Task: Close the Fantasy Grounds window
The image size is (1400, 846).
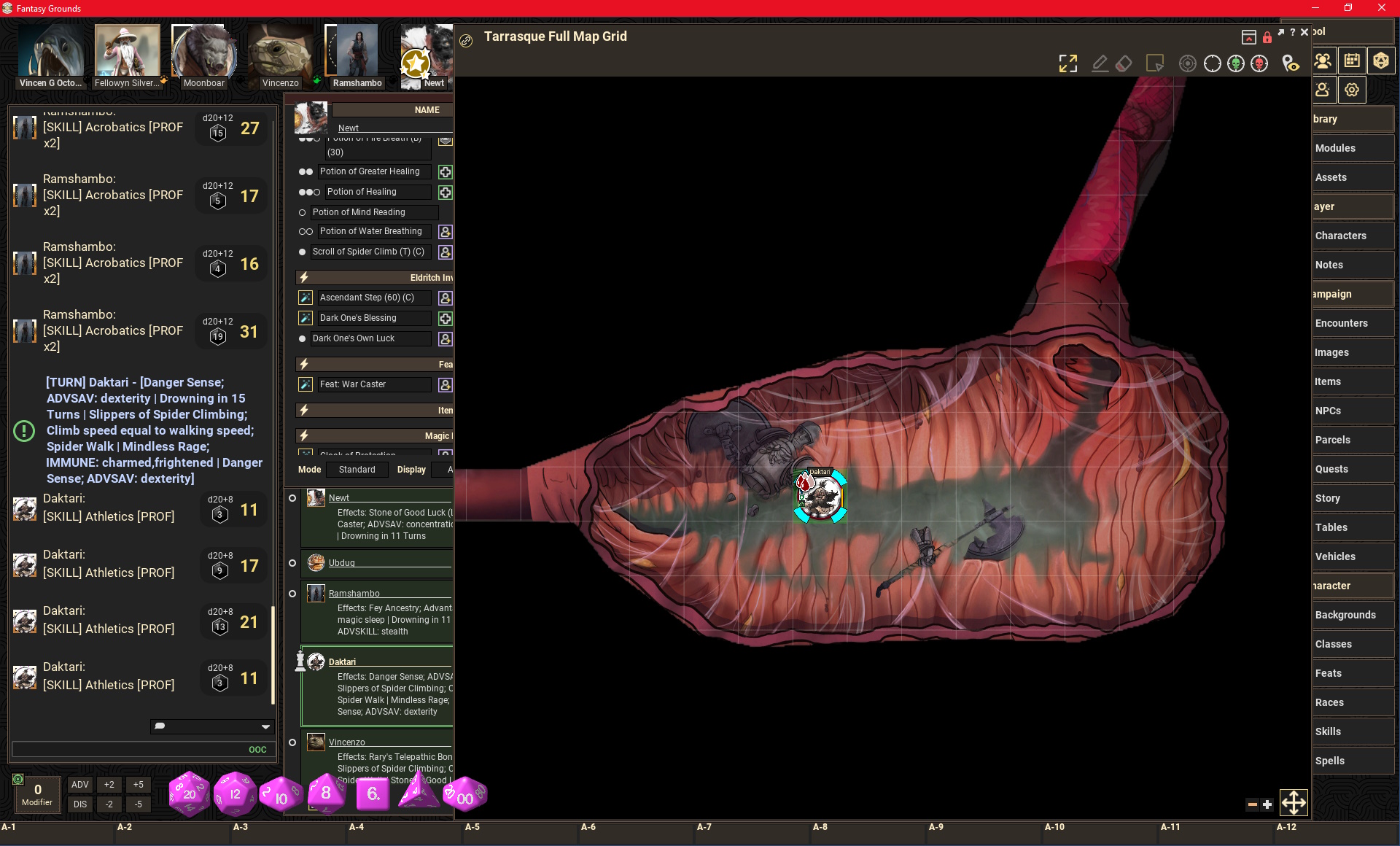Action: pyautogui.click(x=1382, y=8)
